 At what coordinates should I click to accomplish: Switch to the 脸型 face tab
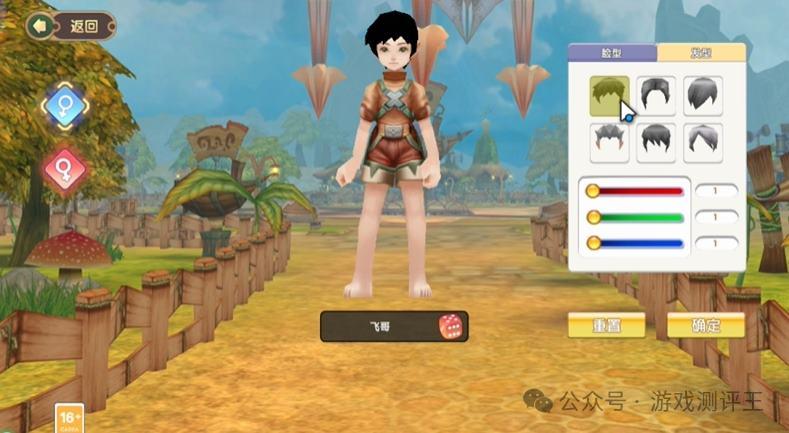coord(612,53)
